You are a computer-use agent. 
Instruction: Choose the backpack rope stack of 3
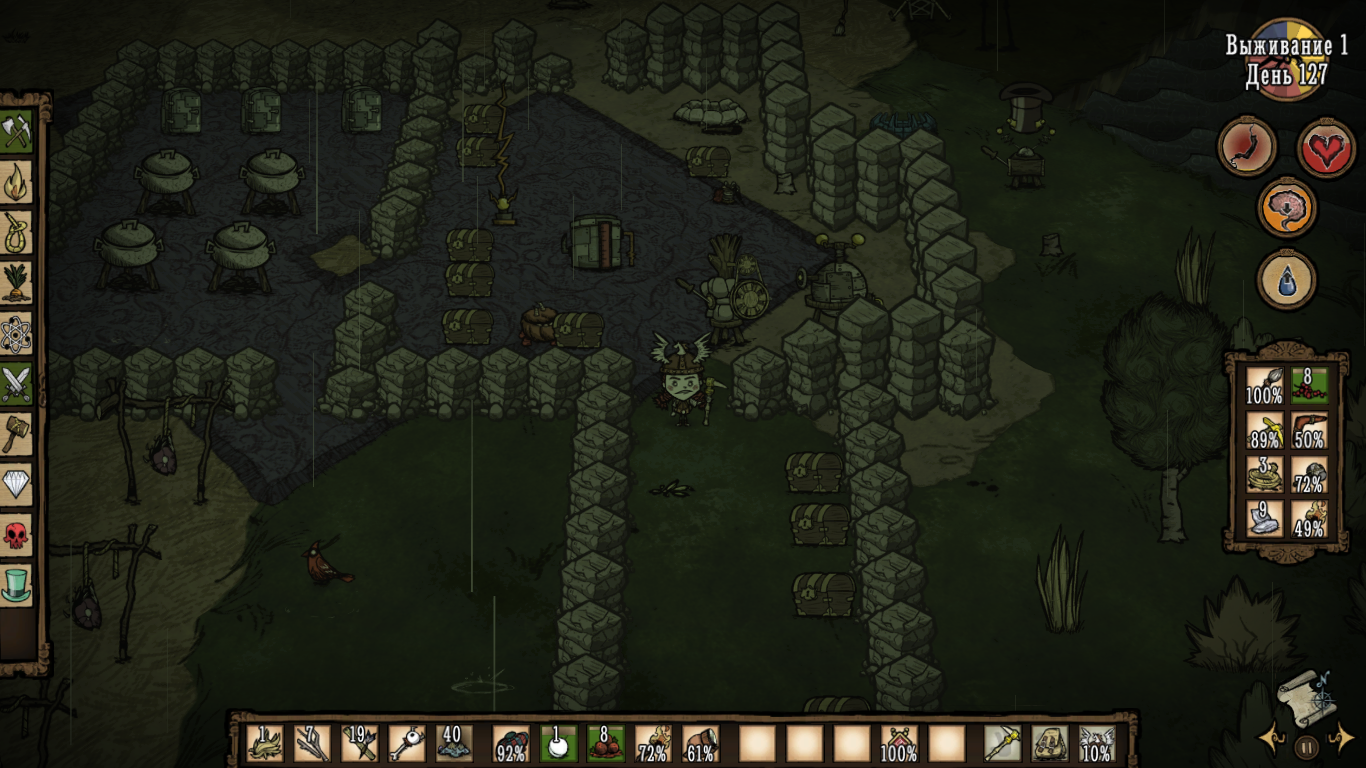(1264, 474)
